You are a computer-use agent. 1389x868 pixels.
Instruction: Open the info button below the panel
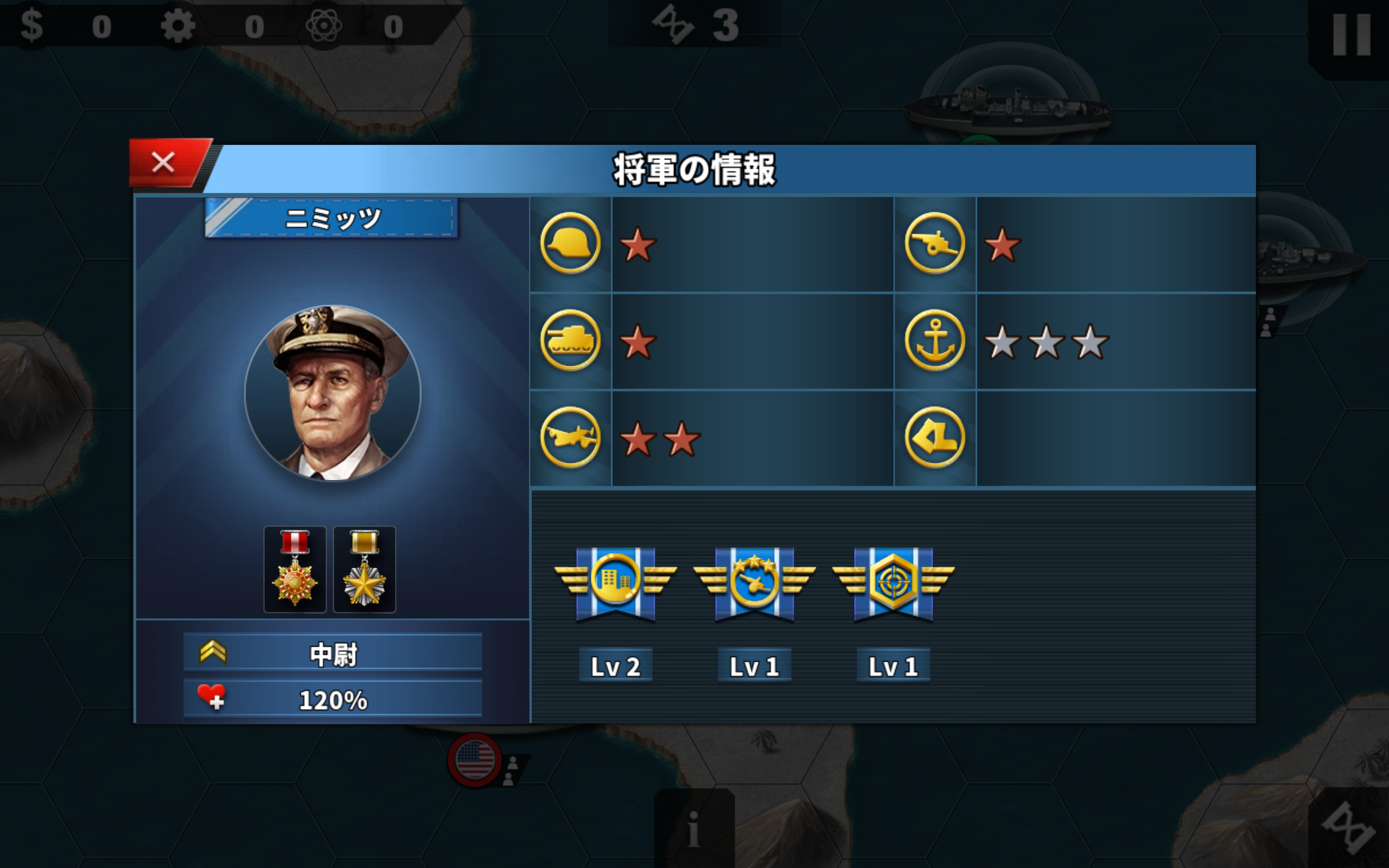[x=694, y=829]
